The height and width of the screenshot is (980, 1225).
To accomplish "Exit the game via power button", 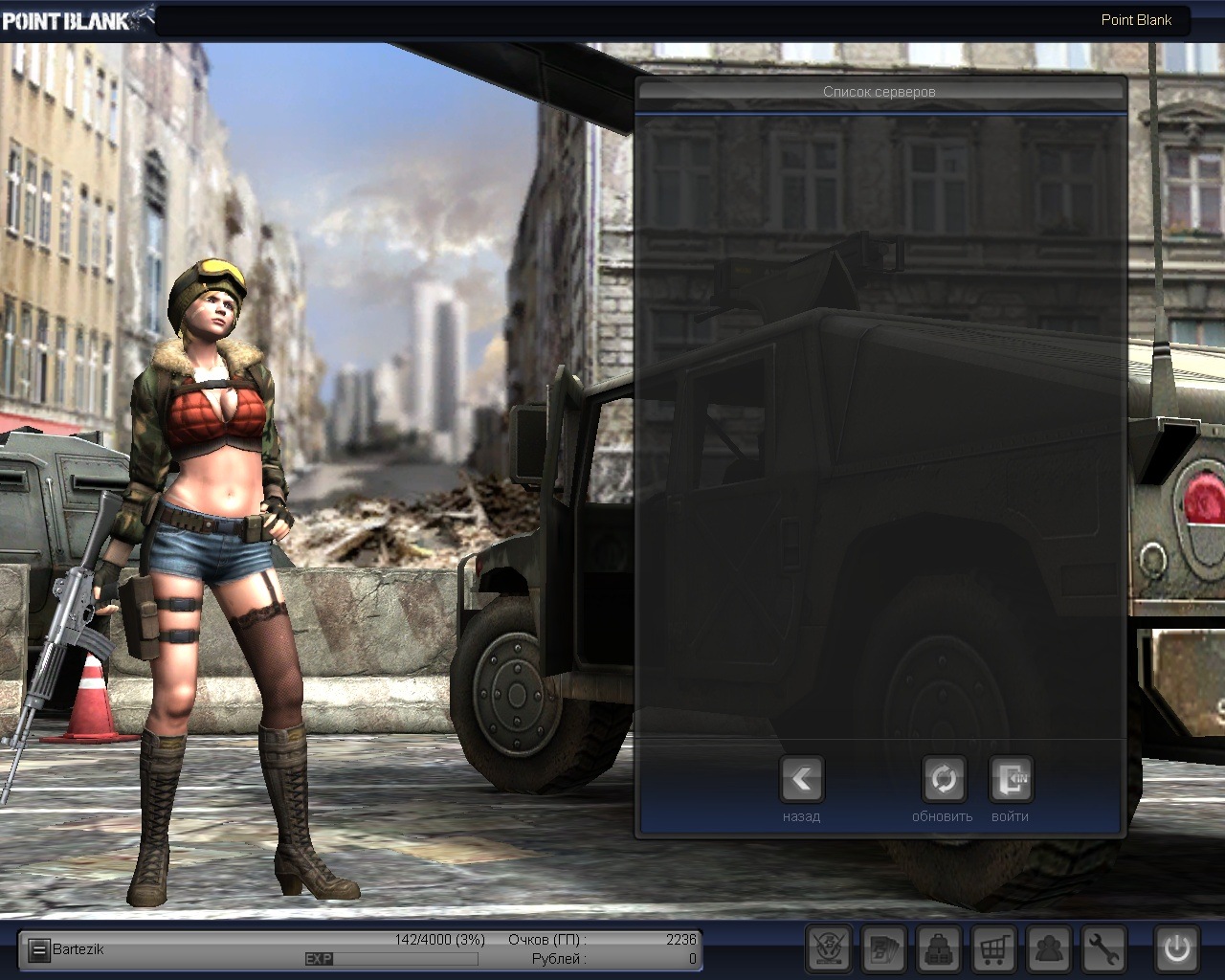I will pyautogui.click(x=1176, y=949).
